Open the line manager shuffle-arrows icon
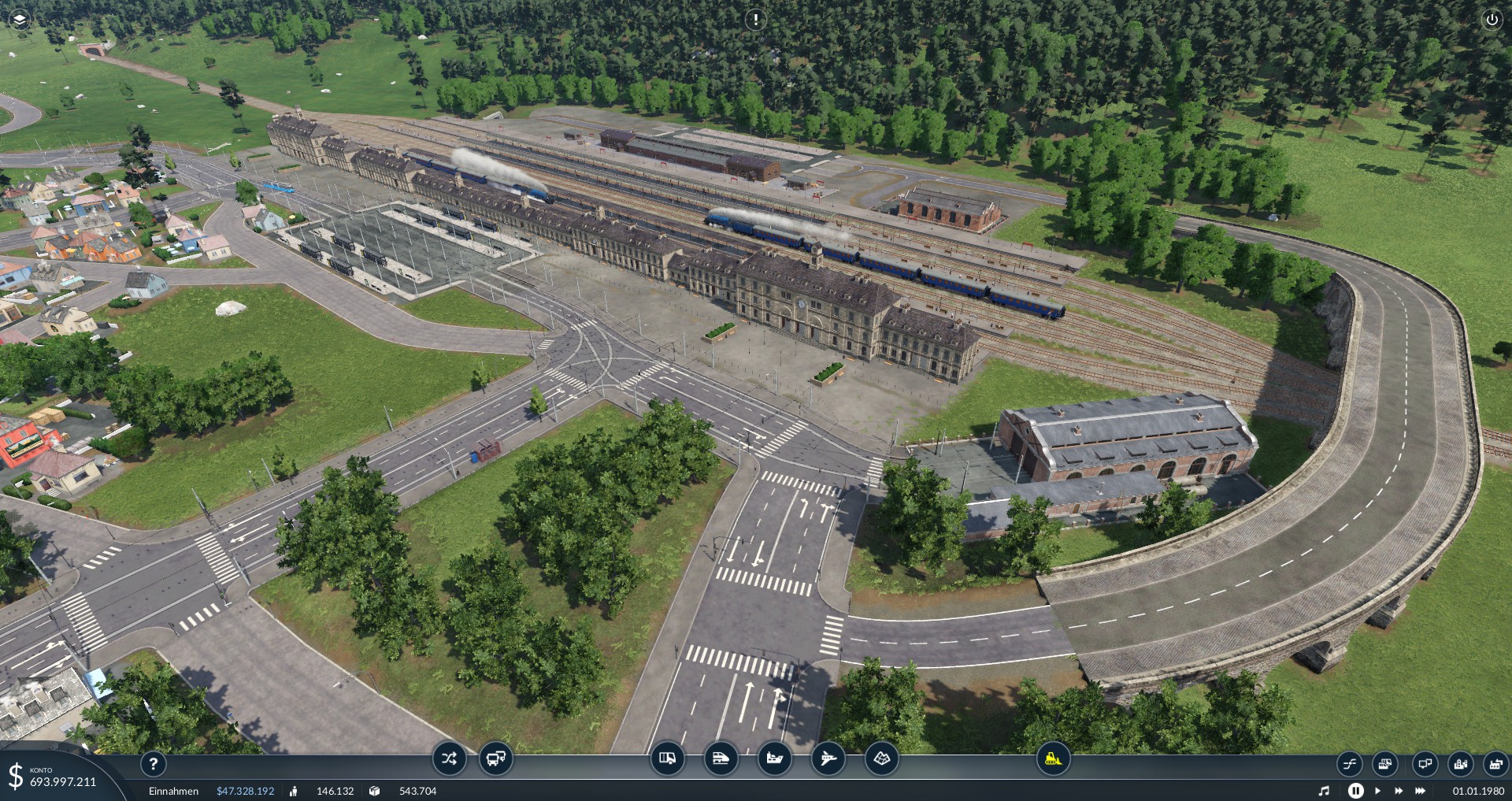 click(449, 758)
